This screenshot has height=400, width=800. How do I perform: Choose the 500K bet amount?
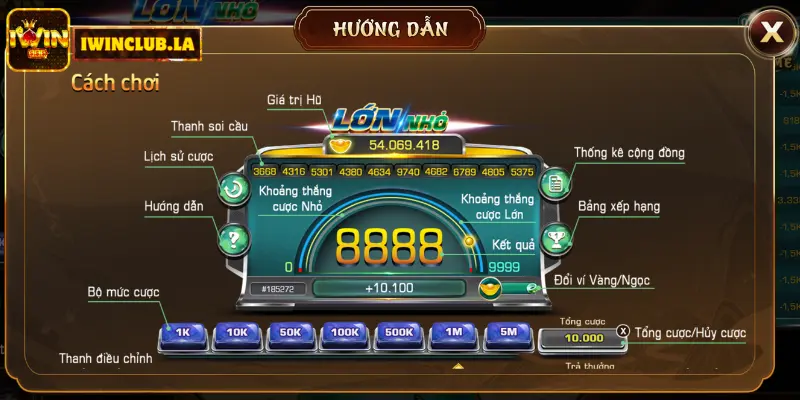(399, 332)
